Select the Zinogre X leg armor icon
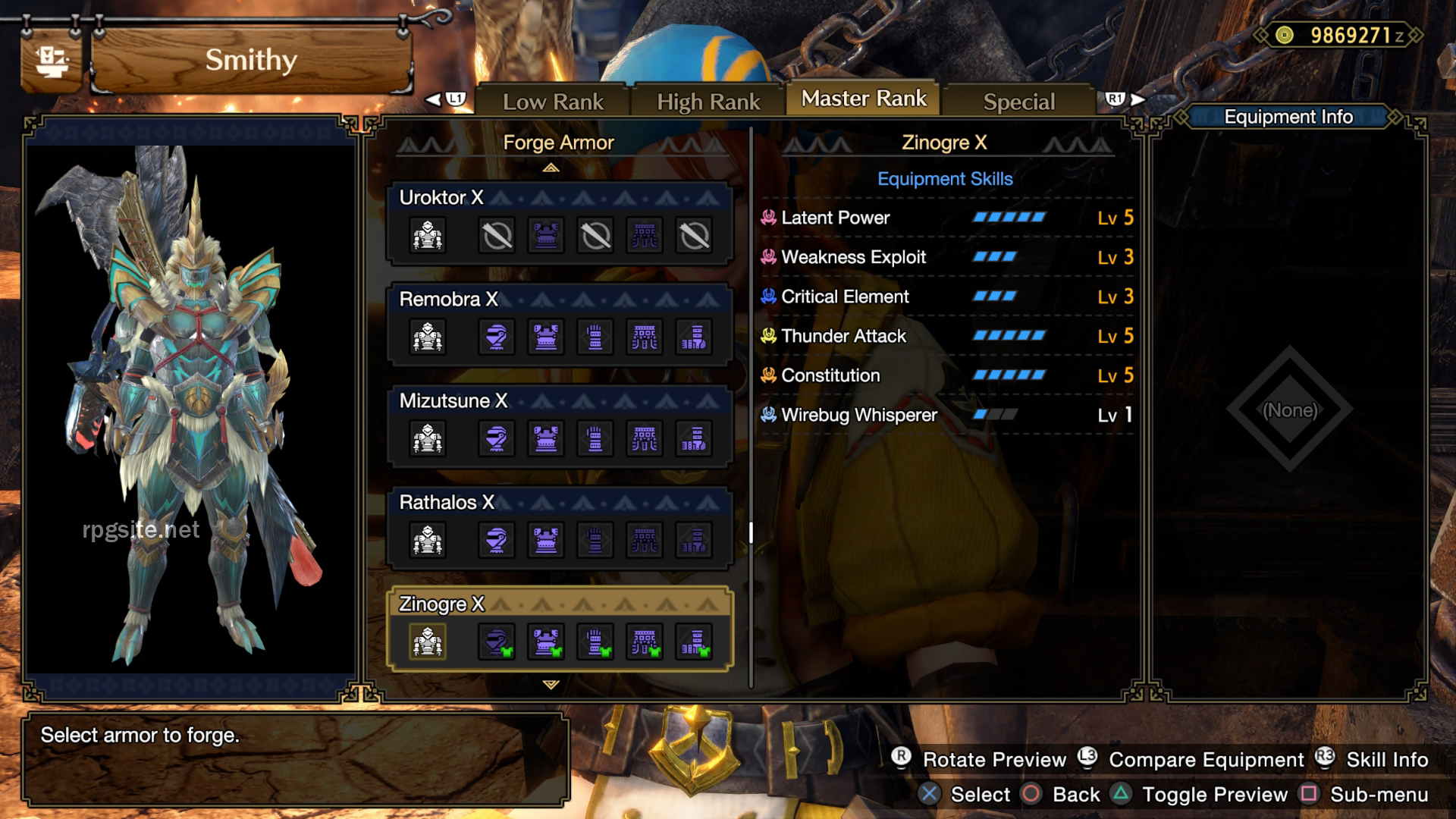The width and height of the screenshot is (1456, 819). 692,642
